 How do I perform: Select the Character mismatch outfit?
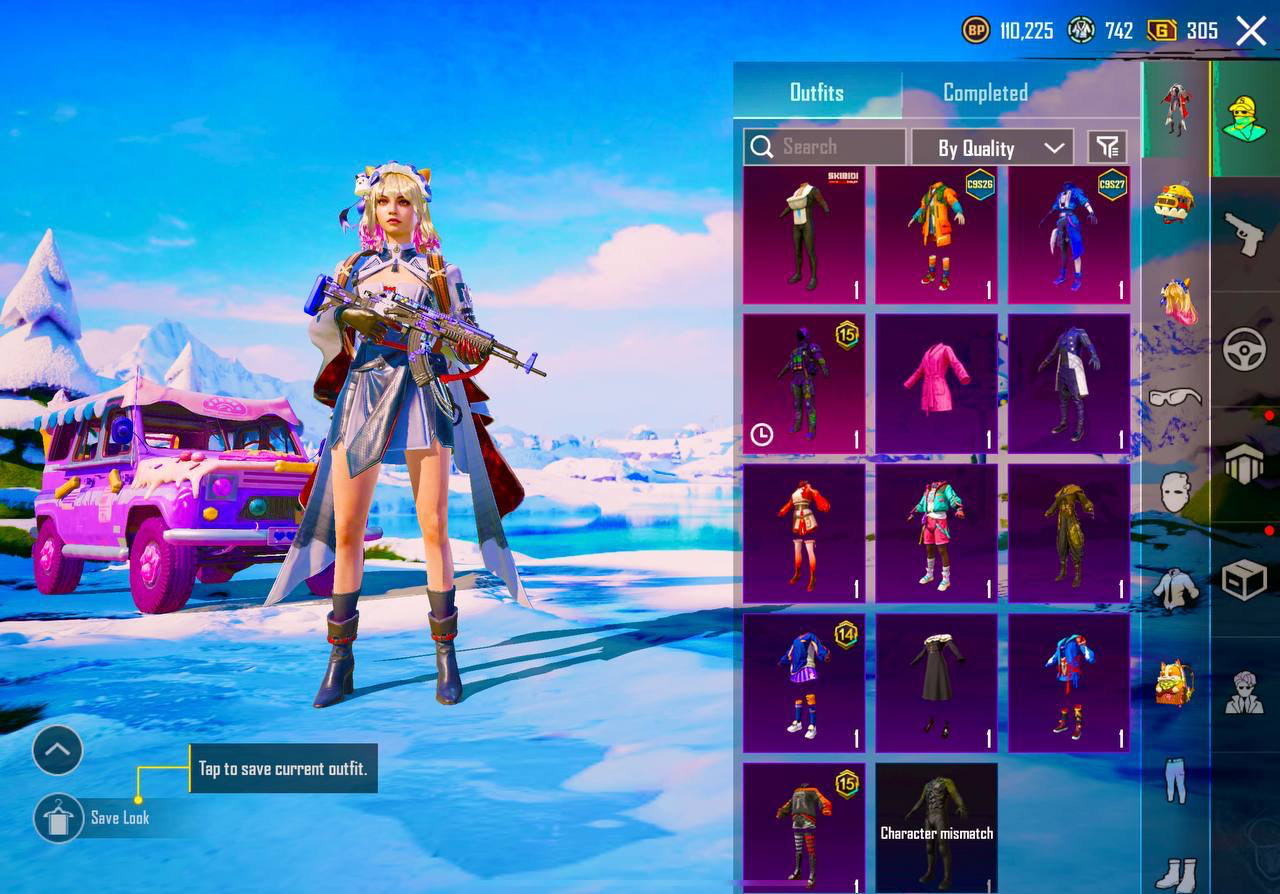(936, 829)
